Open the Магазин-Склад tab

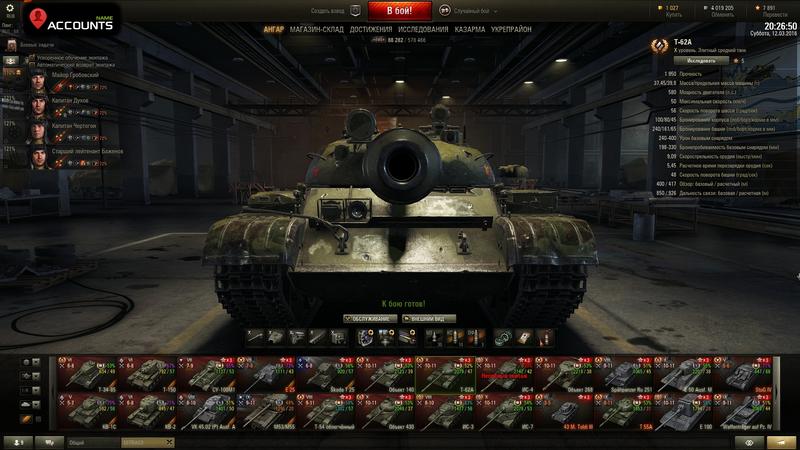[x=317, y=30]
